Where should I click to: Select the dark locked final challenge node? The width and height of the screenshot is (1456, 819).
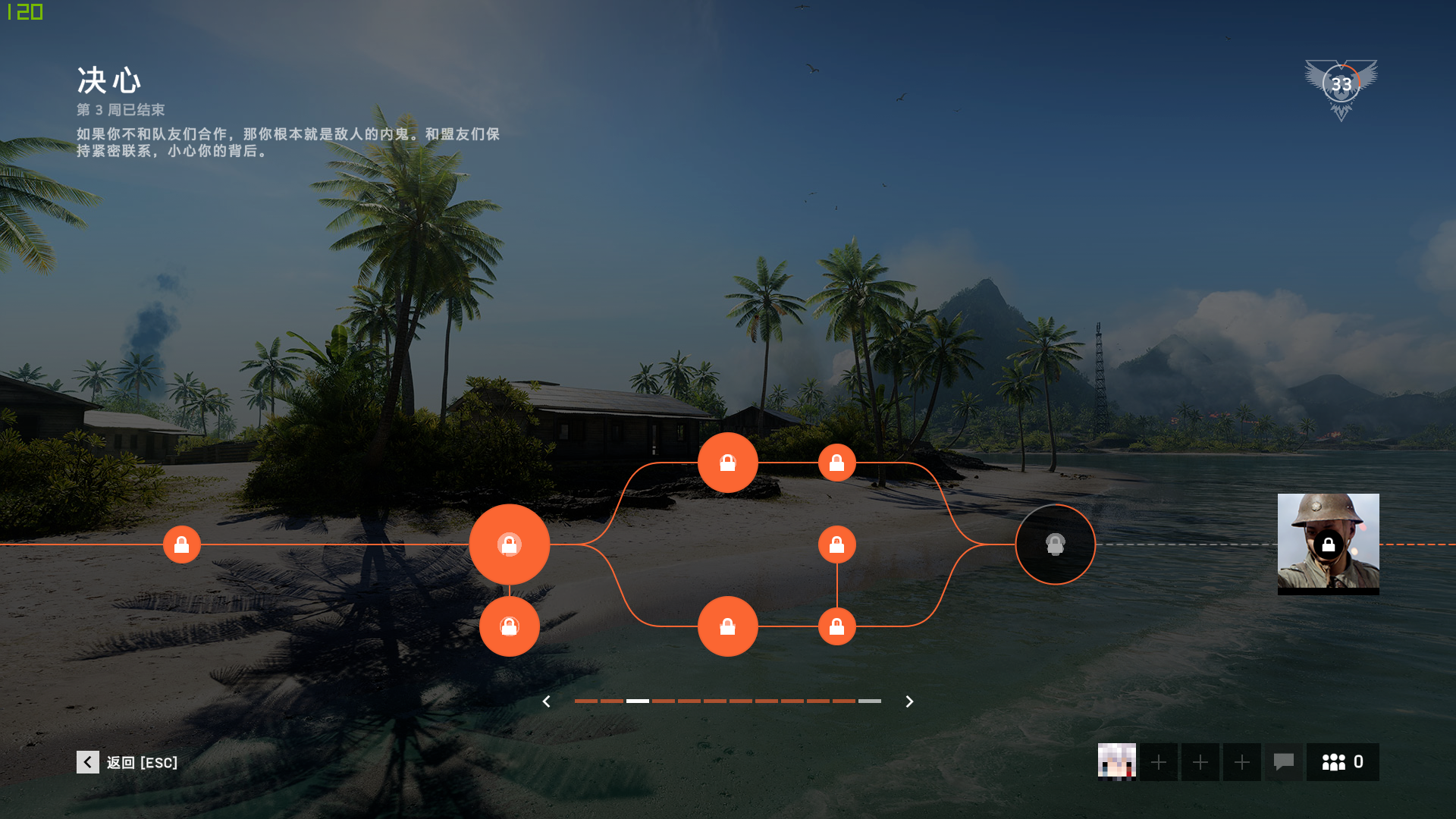(1055, 544)
